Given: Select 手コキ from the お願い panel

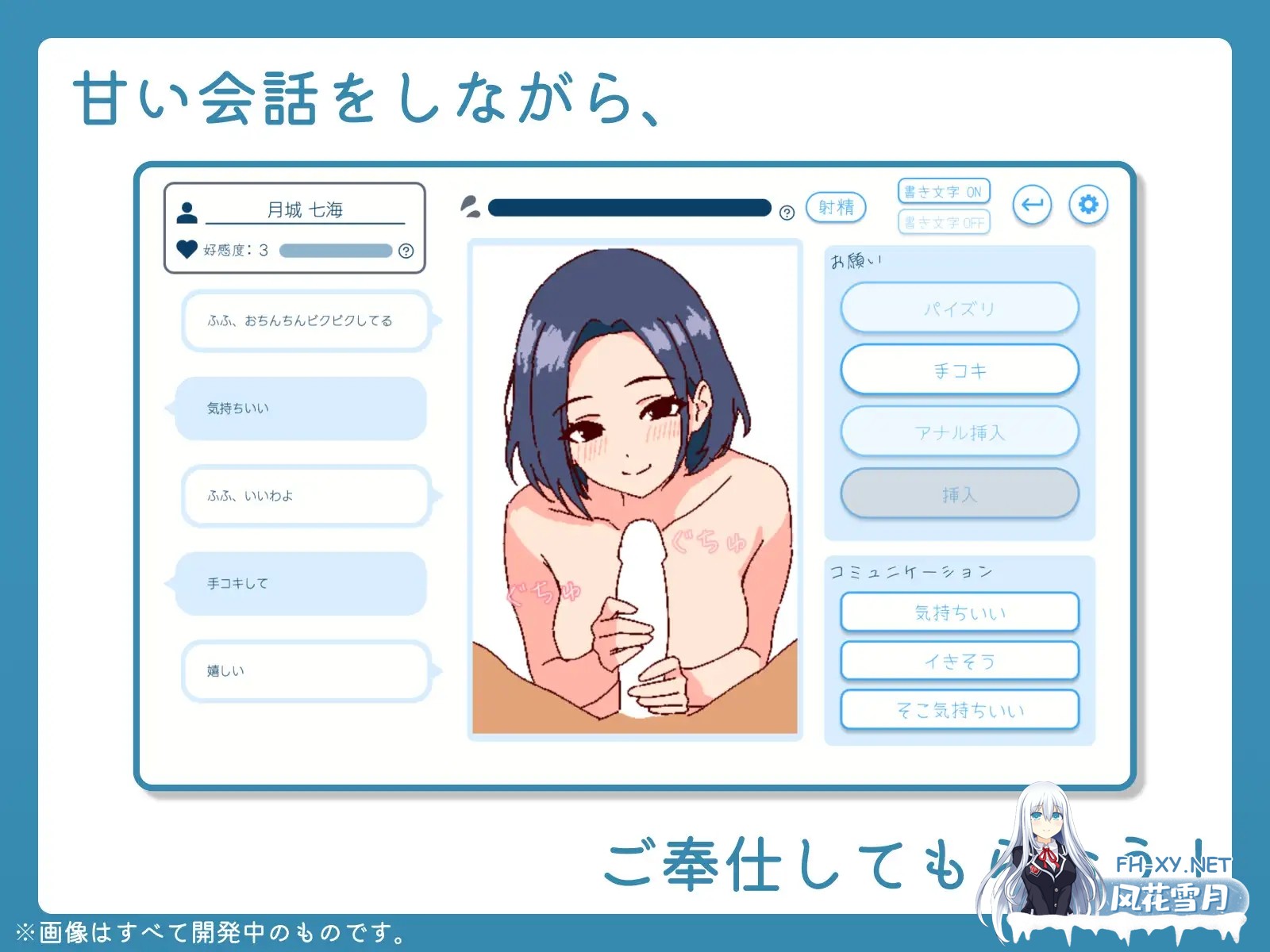Looking at the screenshot, I should (960, 370).
